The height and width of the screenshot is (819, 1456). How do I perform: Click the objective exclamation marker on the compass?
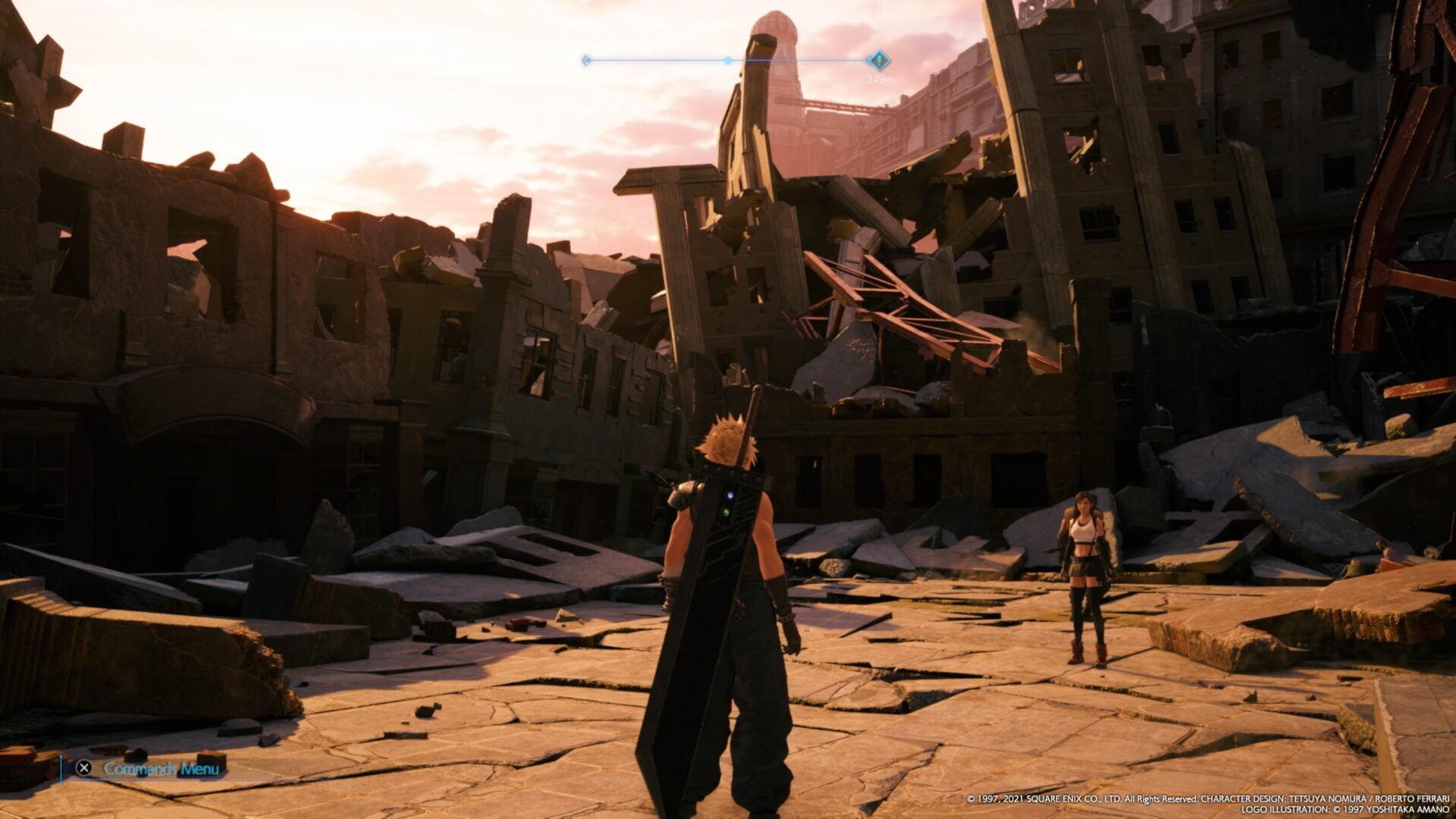coord(878,59)
